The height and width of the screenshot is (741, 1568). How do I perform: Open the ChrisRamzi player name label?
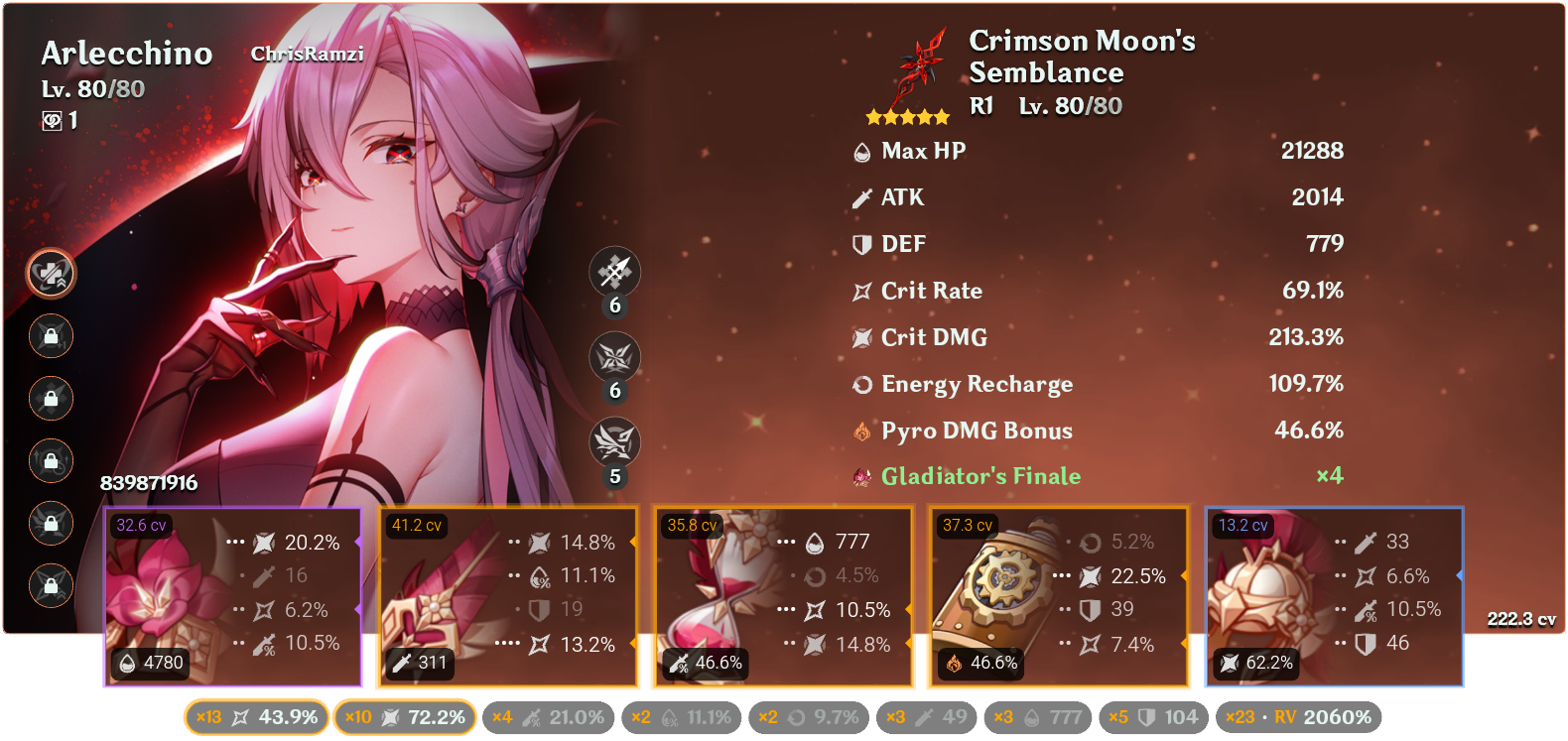[x=308, y=56]
